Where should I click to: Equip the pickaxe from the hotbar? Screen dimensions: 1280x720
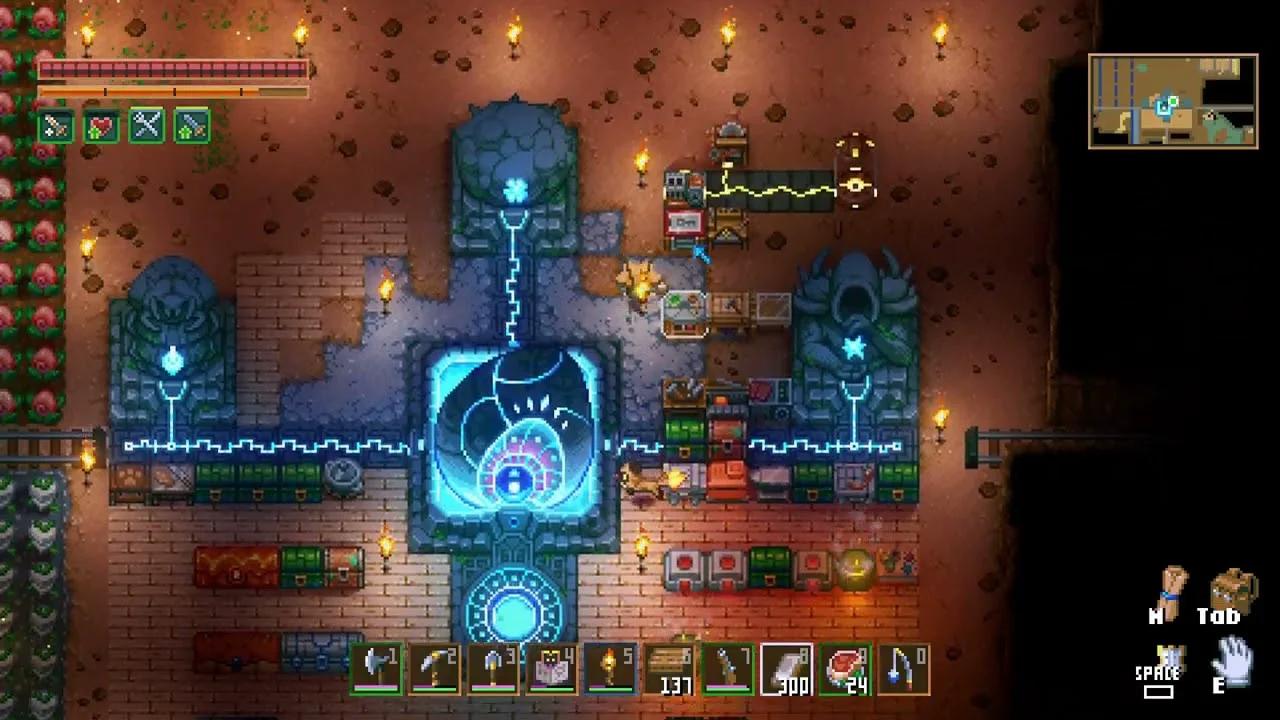pos(435,669)
